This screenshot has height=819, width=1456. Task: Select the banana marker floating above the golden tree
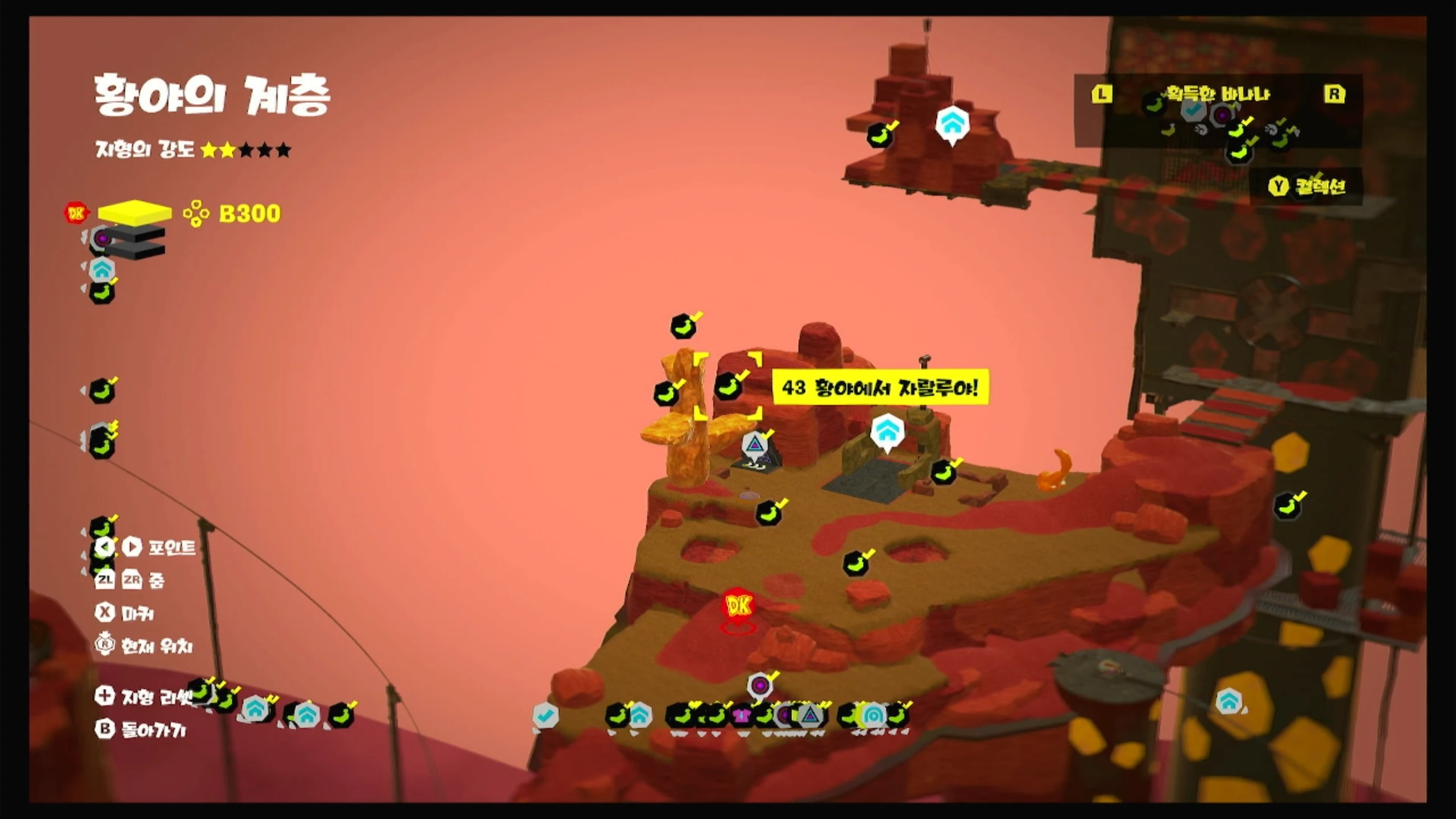click(x=684, y=326)
